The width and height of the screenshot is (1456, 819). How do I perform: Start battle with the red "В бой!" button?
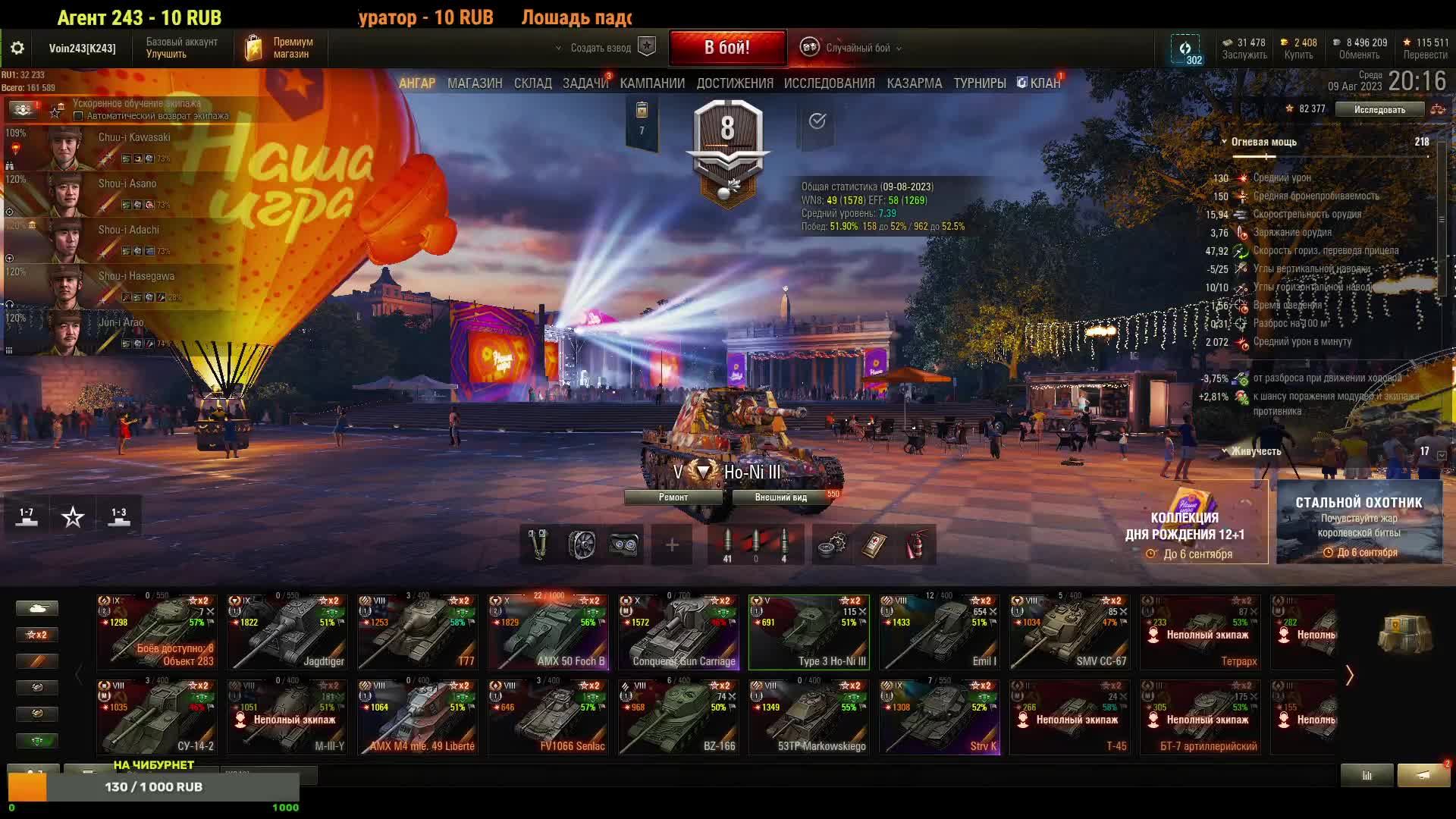(726, 48)
